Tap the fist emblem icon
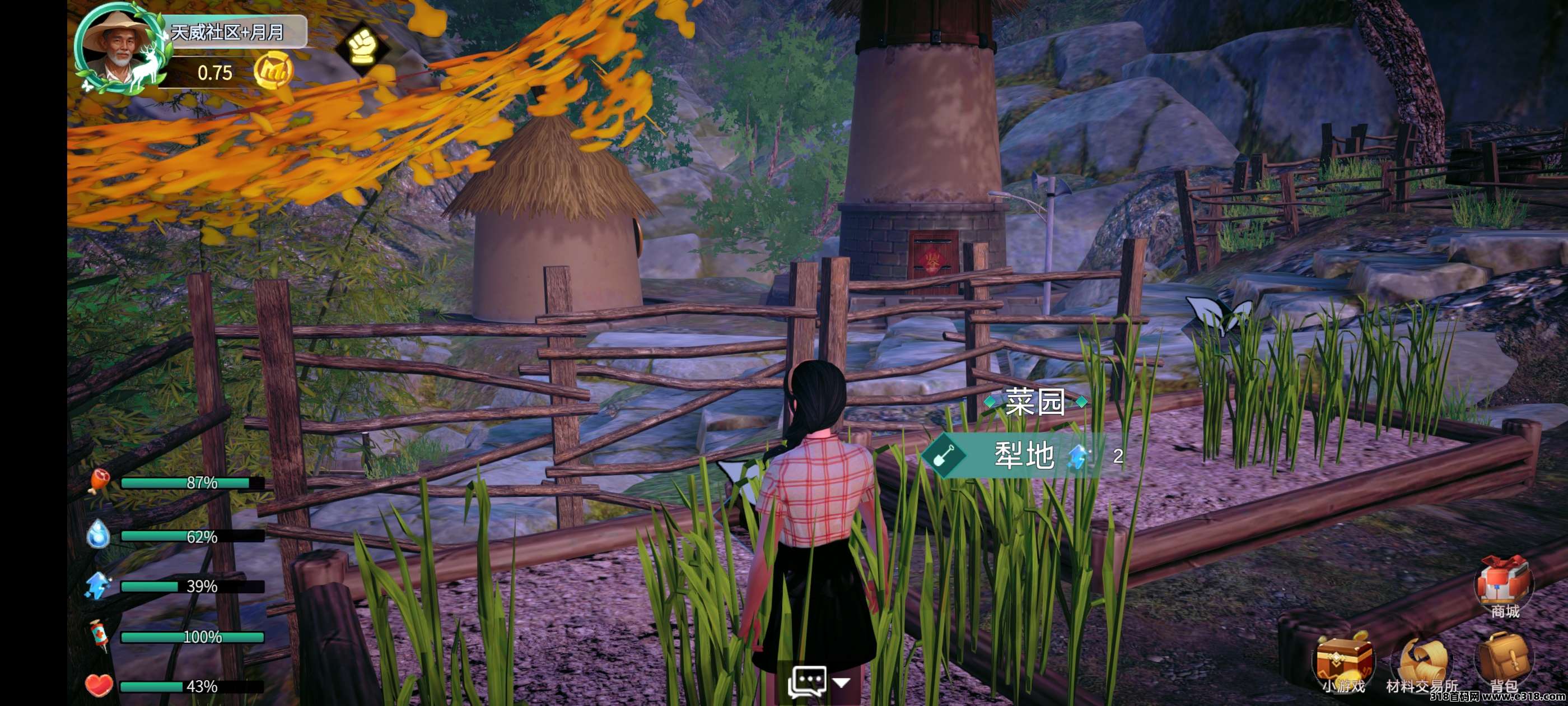This screenshot has height=706, width=1568. (363, 47)
